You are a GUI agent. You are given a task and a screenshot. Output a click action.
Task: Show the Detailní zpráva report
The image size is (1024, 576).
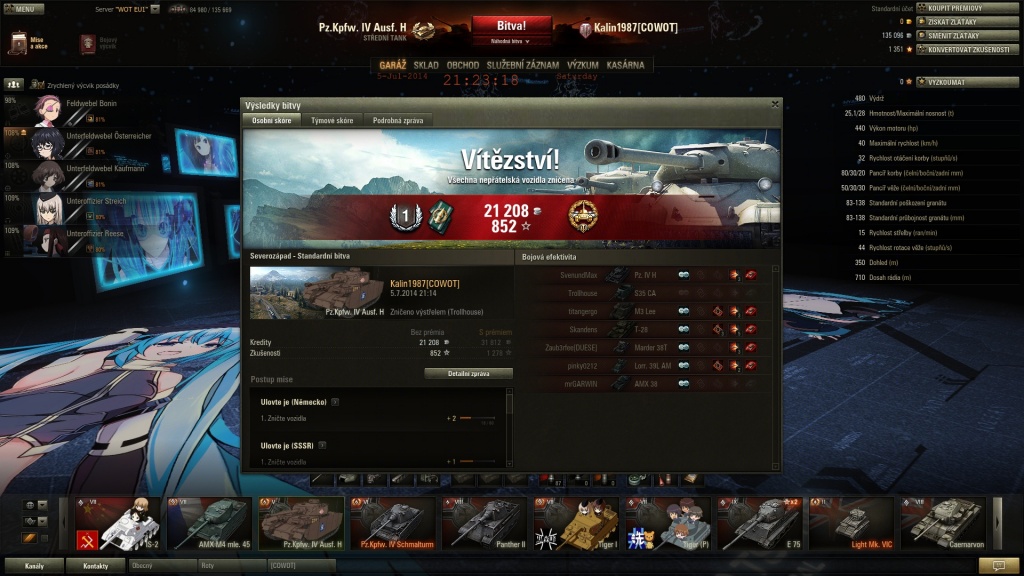468,373
